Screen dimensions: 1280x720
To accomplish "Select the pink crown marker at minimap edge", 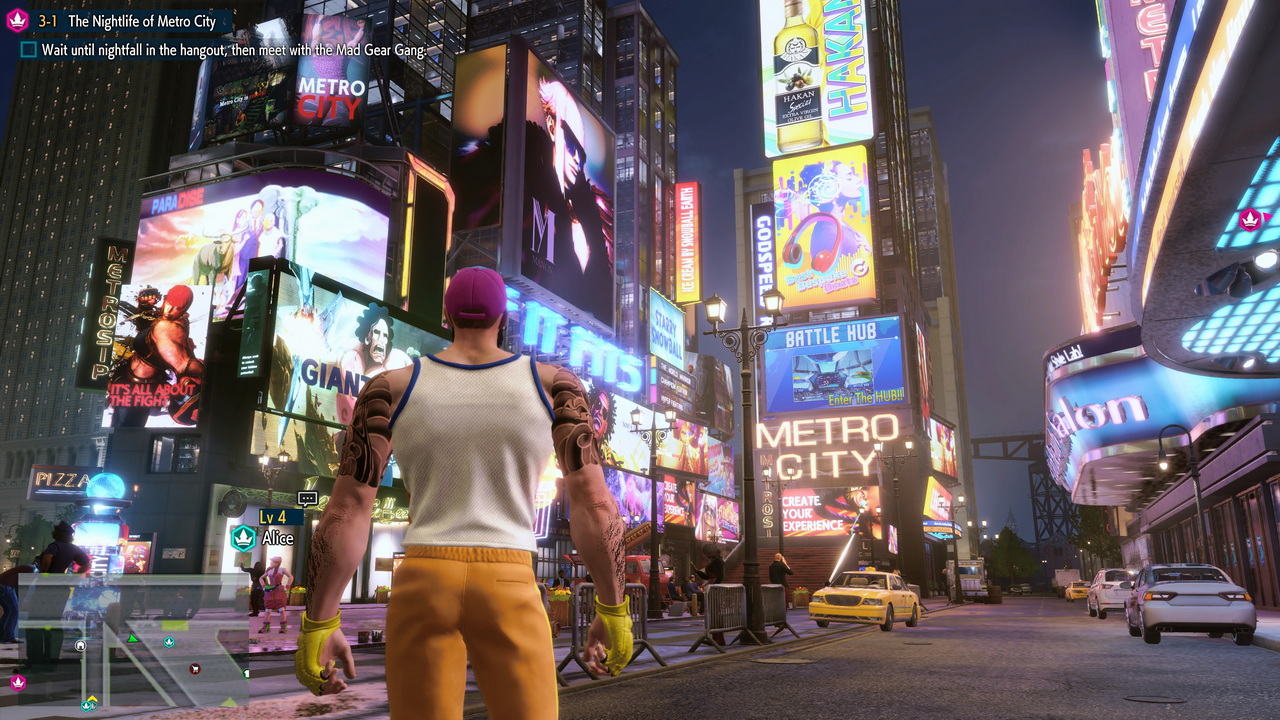I will tap(17, 683).
